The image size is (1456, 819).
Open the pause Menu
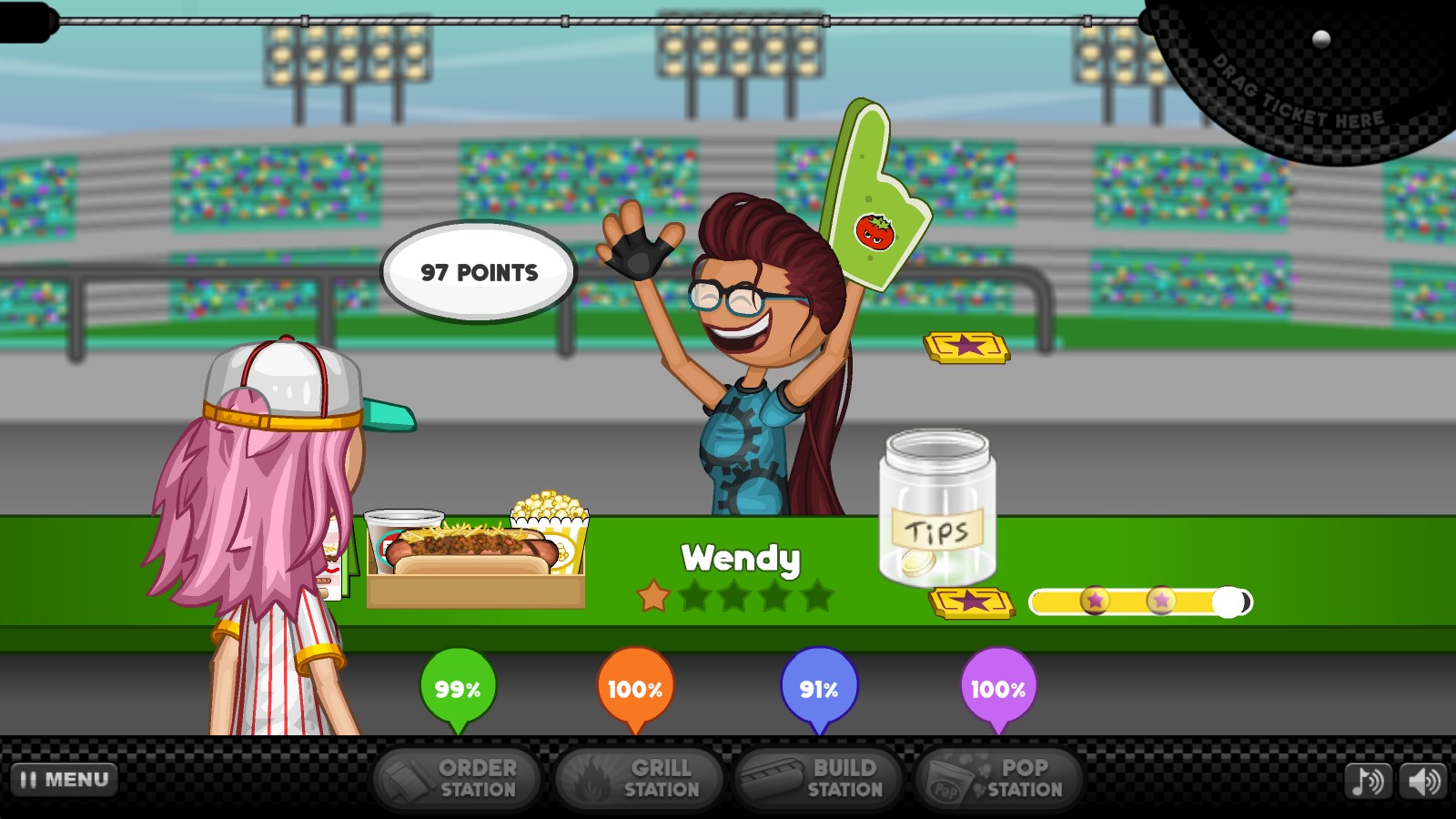click(x=65, y=780)
